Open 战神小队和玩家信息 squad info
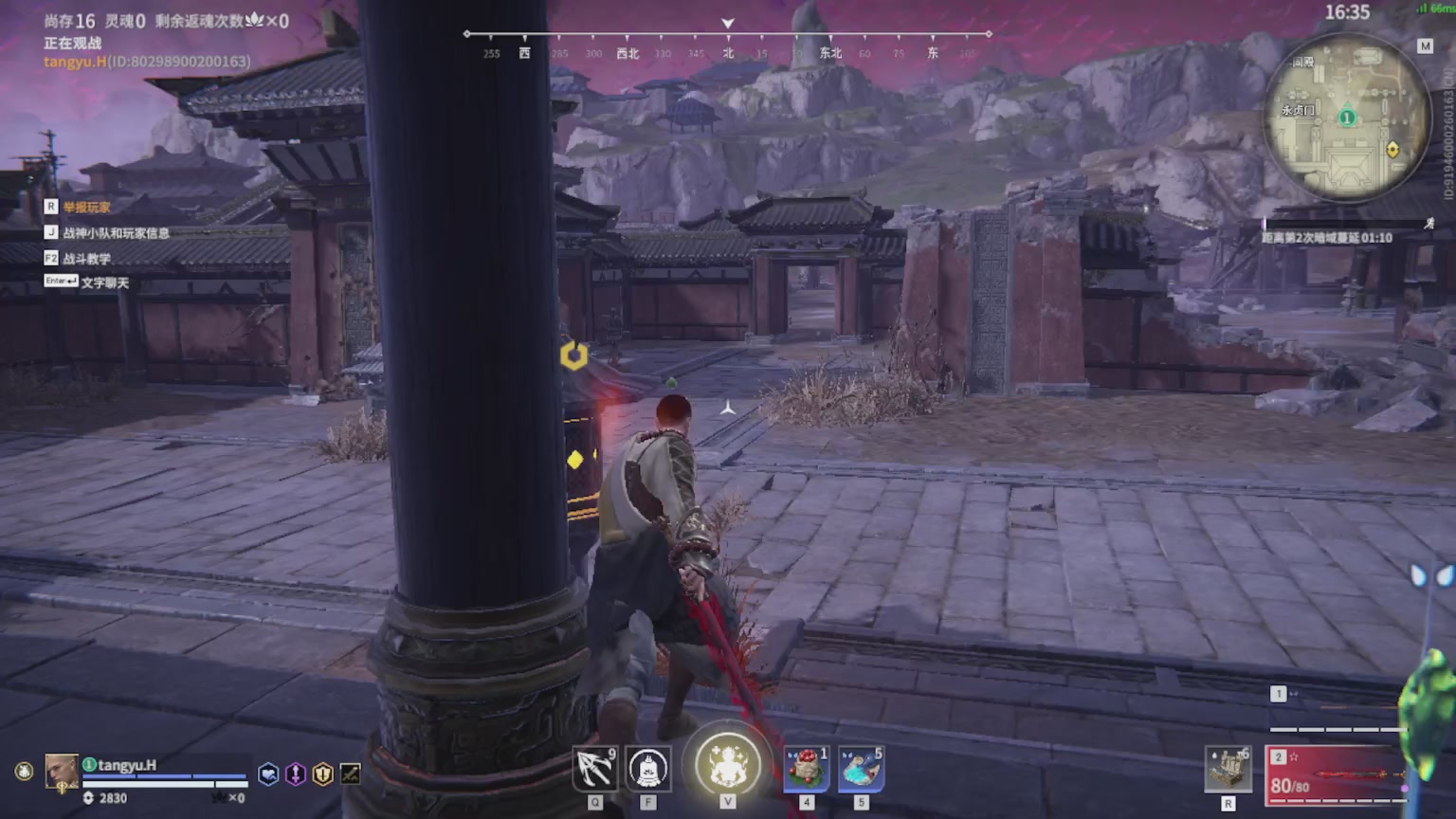This screenshot has height=819, width=1456. click(x=116, y=232)
